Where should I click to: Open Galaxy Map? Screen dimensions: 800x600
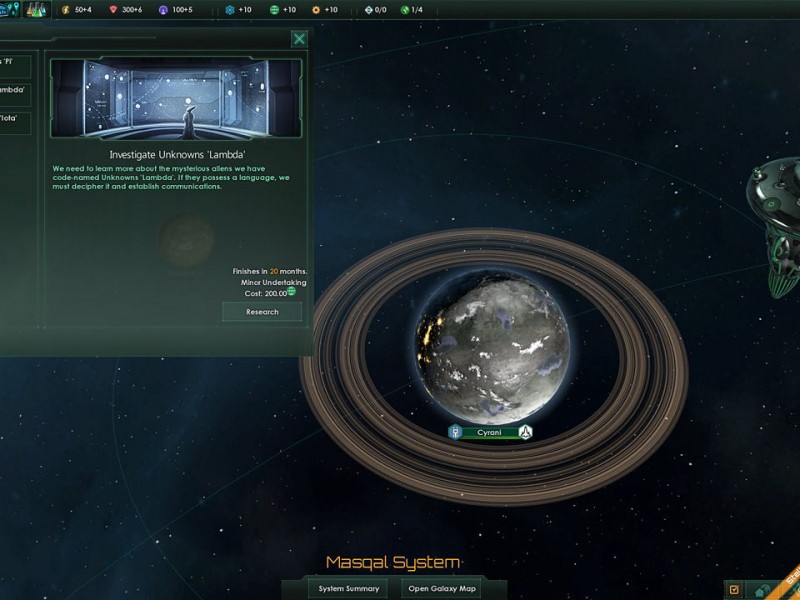[441, 588]
